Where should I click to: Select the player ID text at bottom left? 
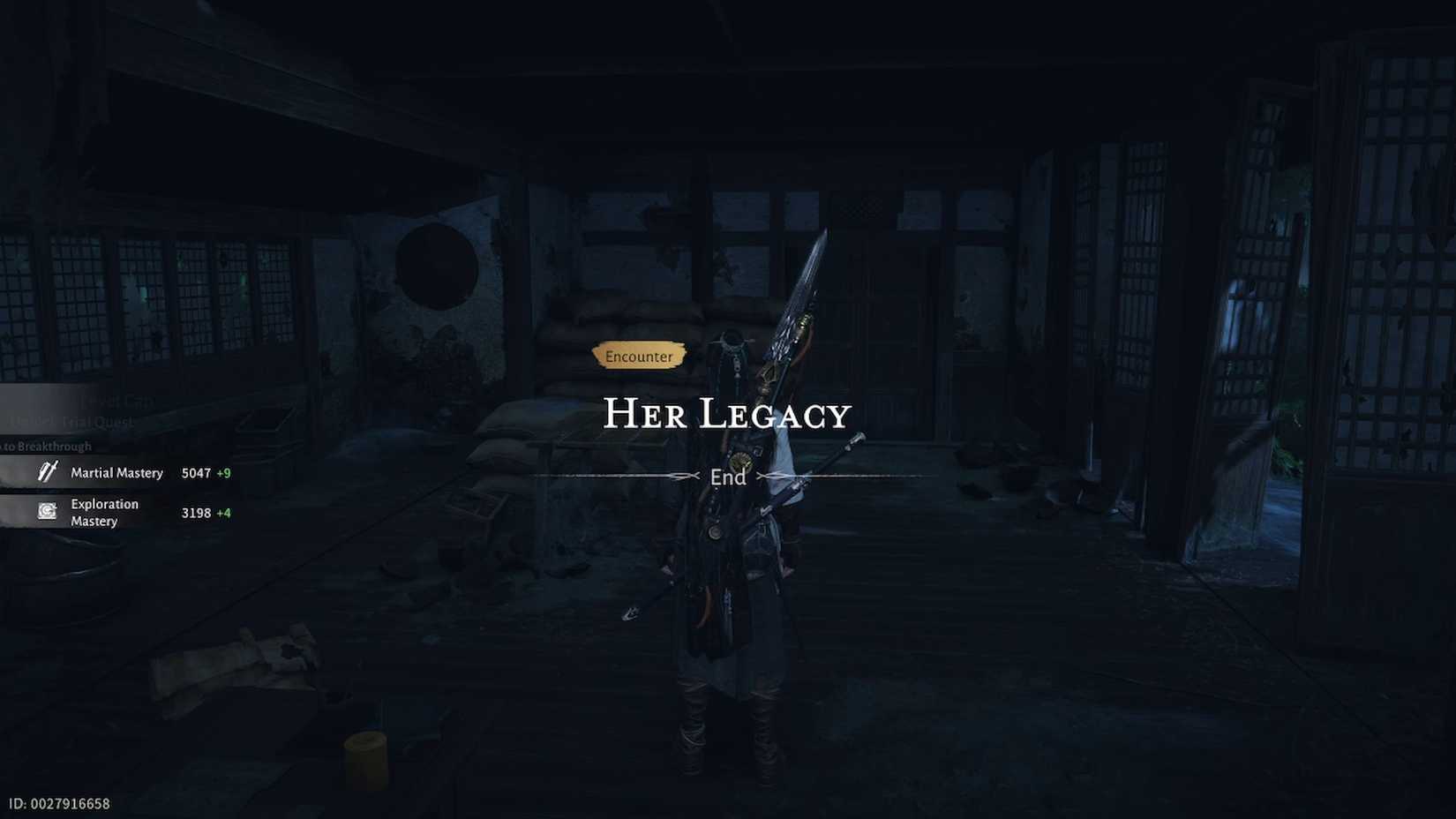58,802
